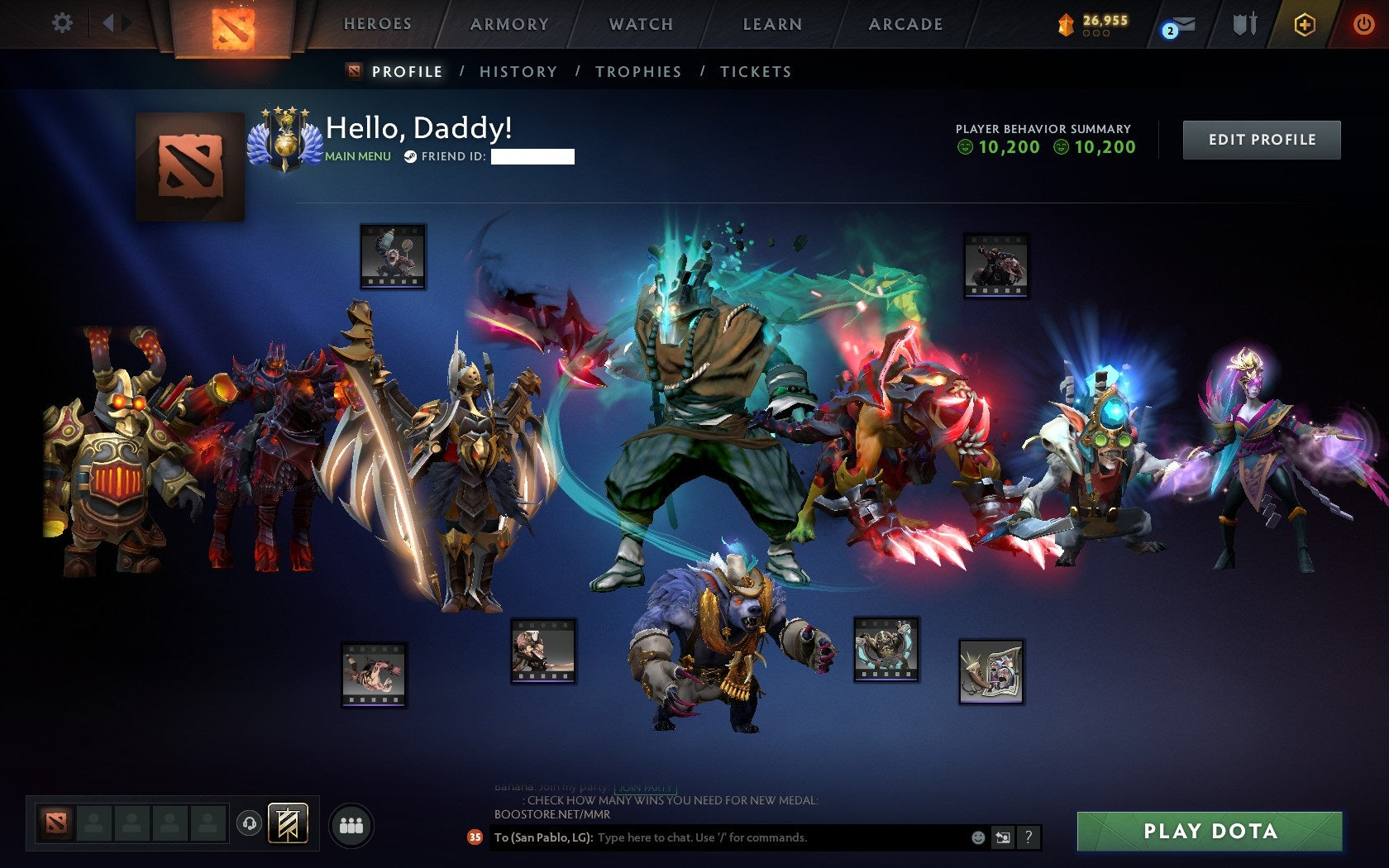Click the EDIT PROFILE button
The height and width of the screenshot is (868, 1389).
(x=1261, y=140)
